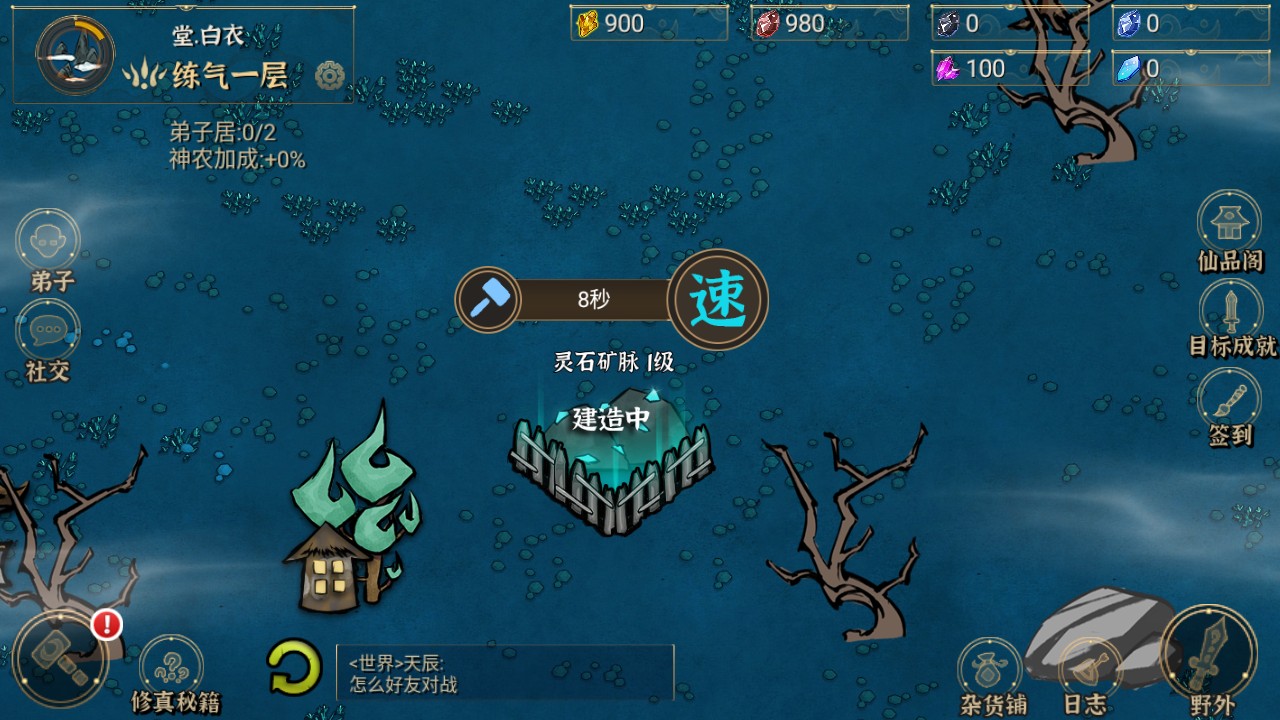Click the green circular refresh arrow near chat
The height and width of the screenshot is (720, 1280).
click(x=291, y=663)
